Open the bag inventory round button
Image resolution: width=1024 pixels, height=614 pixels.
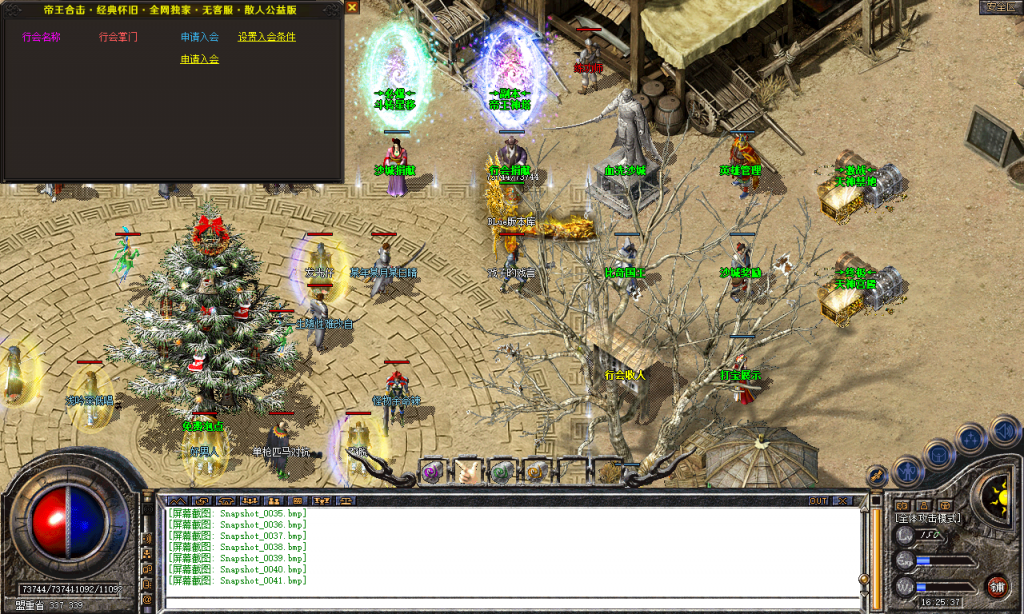(x=938, y=455)
